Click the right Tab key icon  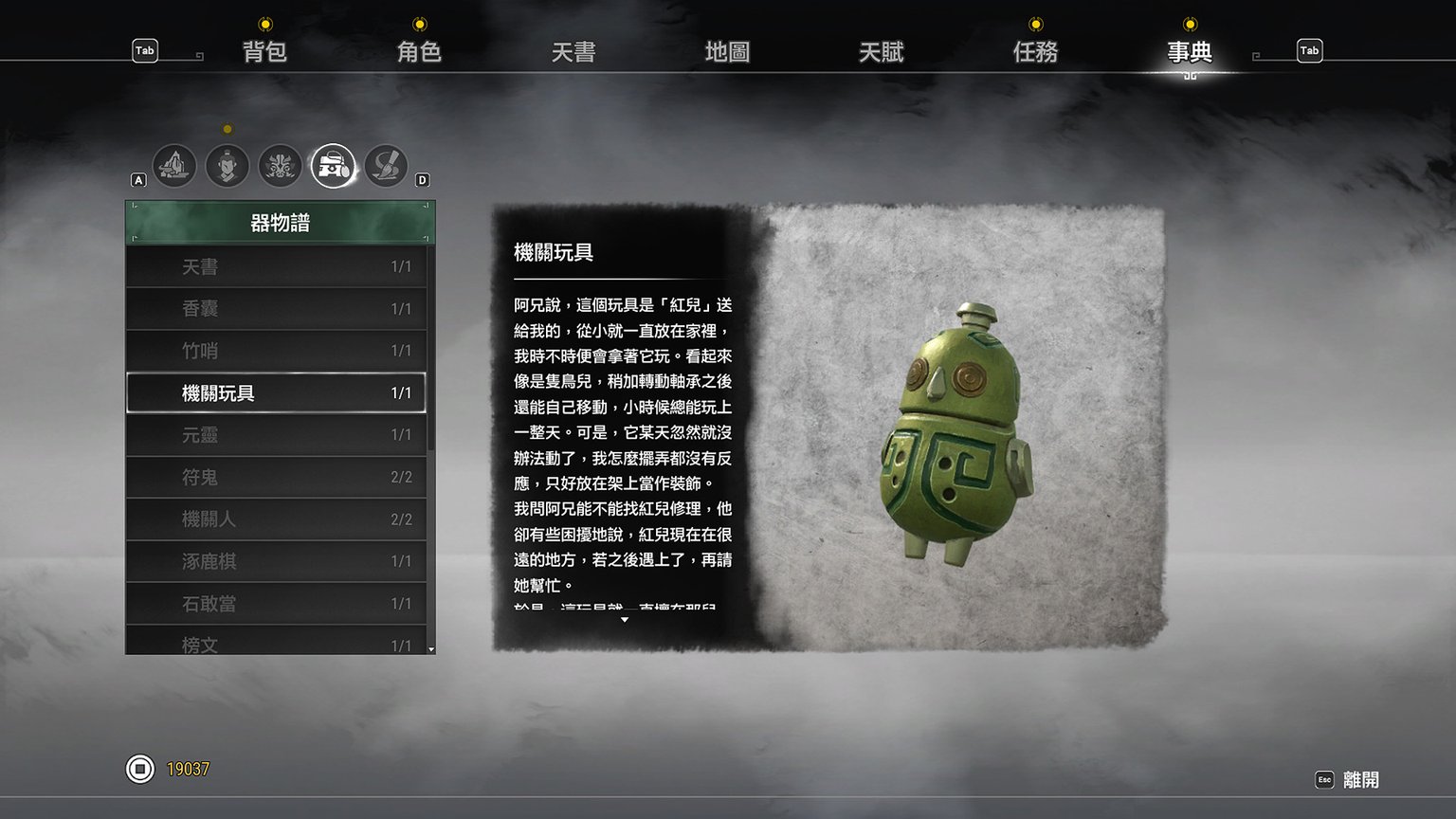click(x=1309, y=51)
